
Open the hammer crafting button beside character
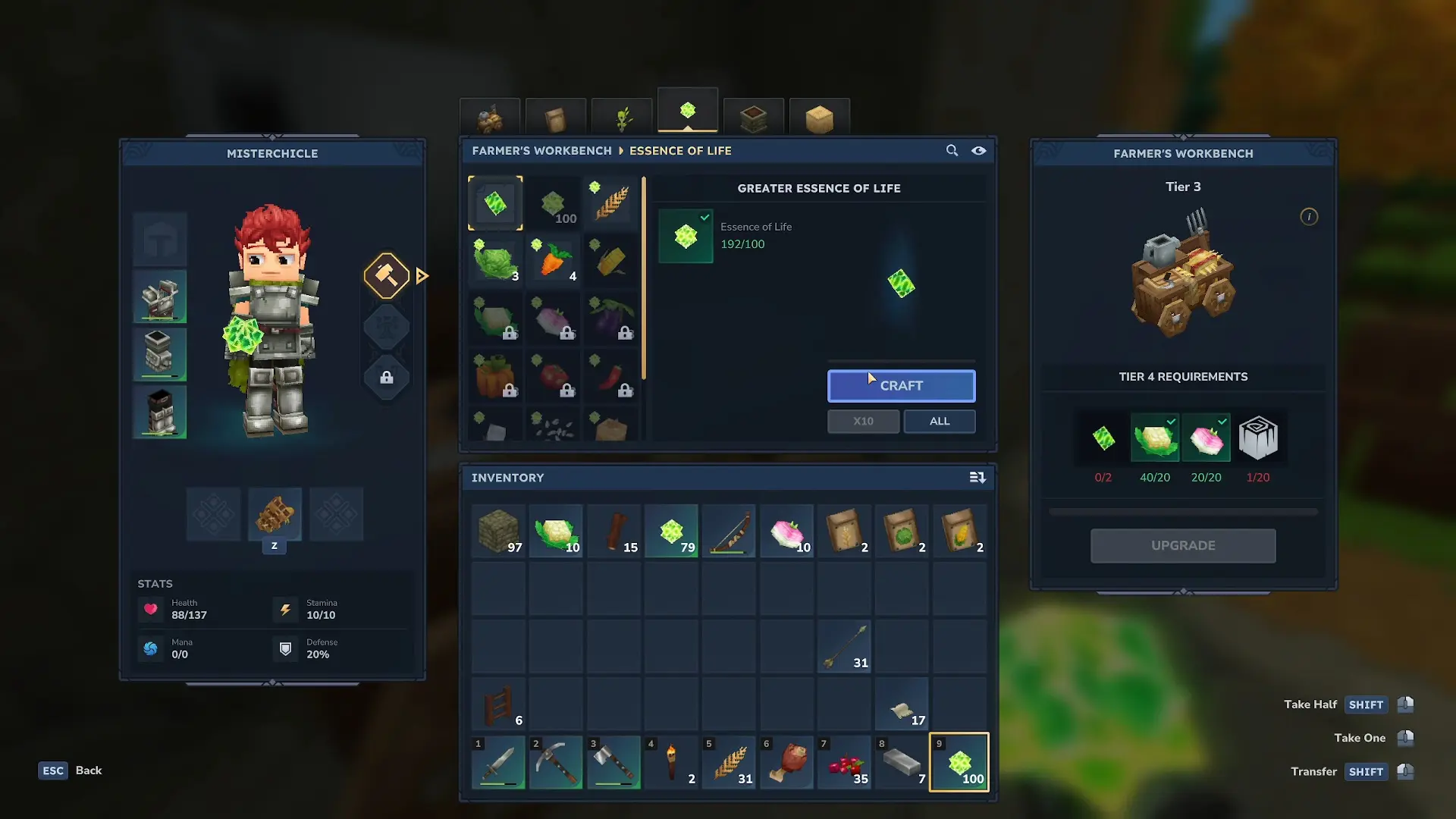pos(387,275)
